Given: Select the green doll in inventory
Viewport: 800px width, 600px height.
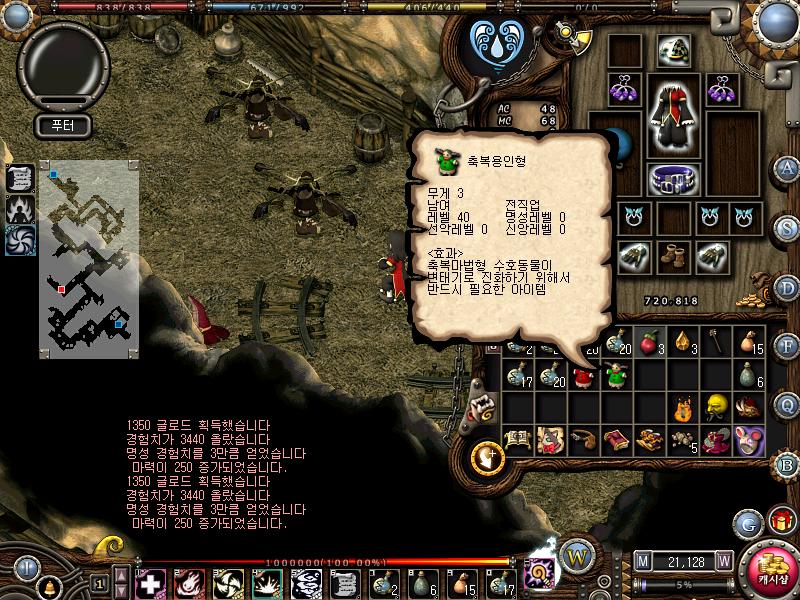Looking at the screenshot, I should coord(615,376).
